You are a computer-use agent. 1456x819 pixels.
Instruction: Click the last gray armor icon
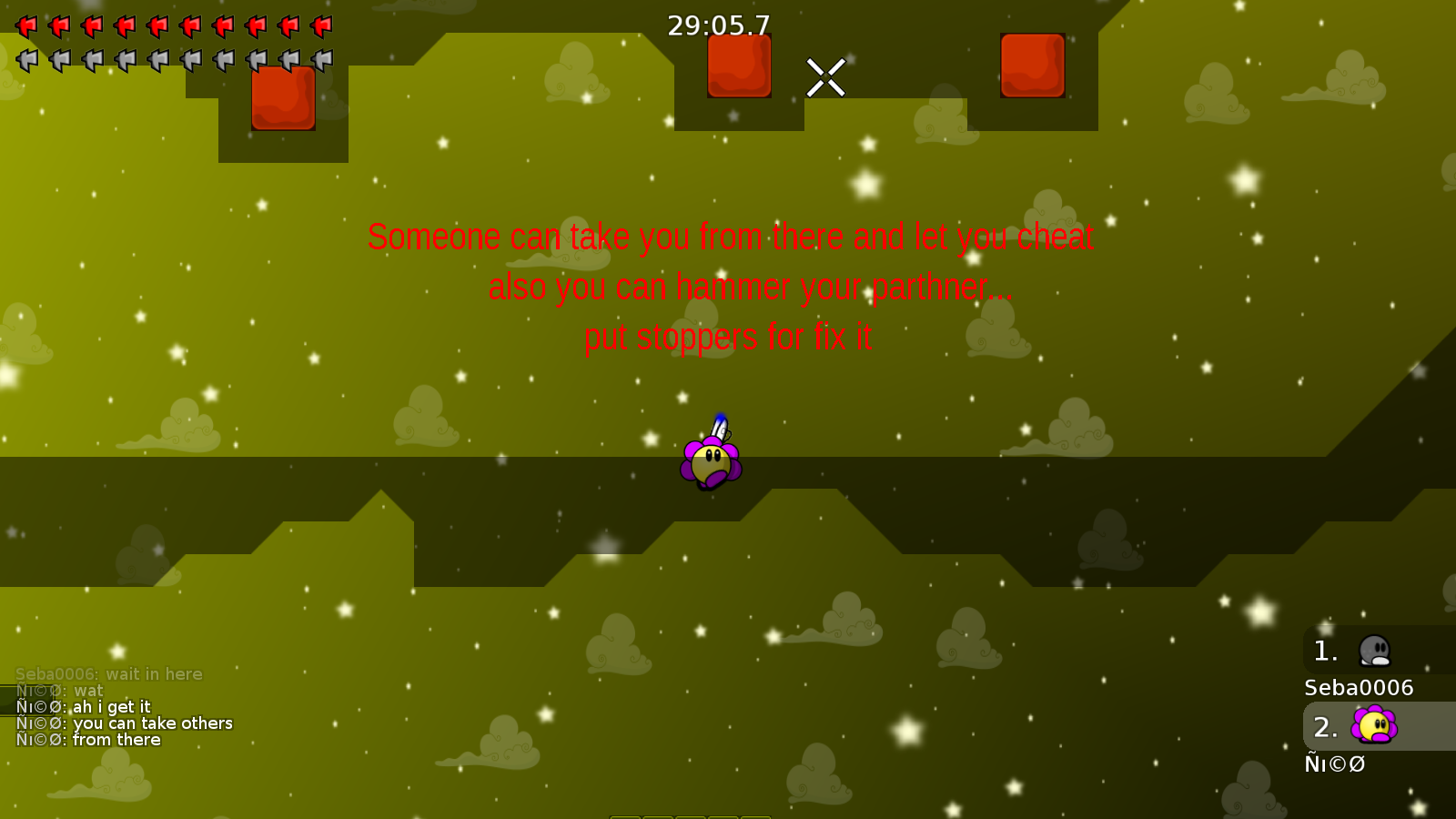(x=320, y=59)
